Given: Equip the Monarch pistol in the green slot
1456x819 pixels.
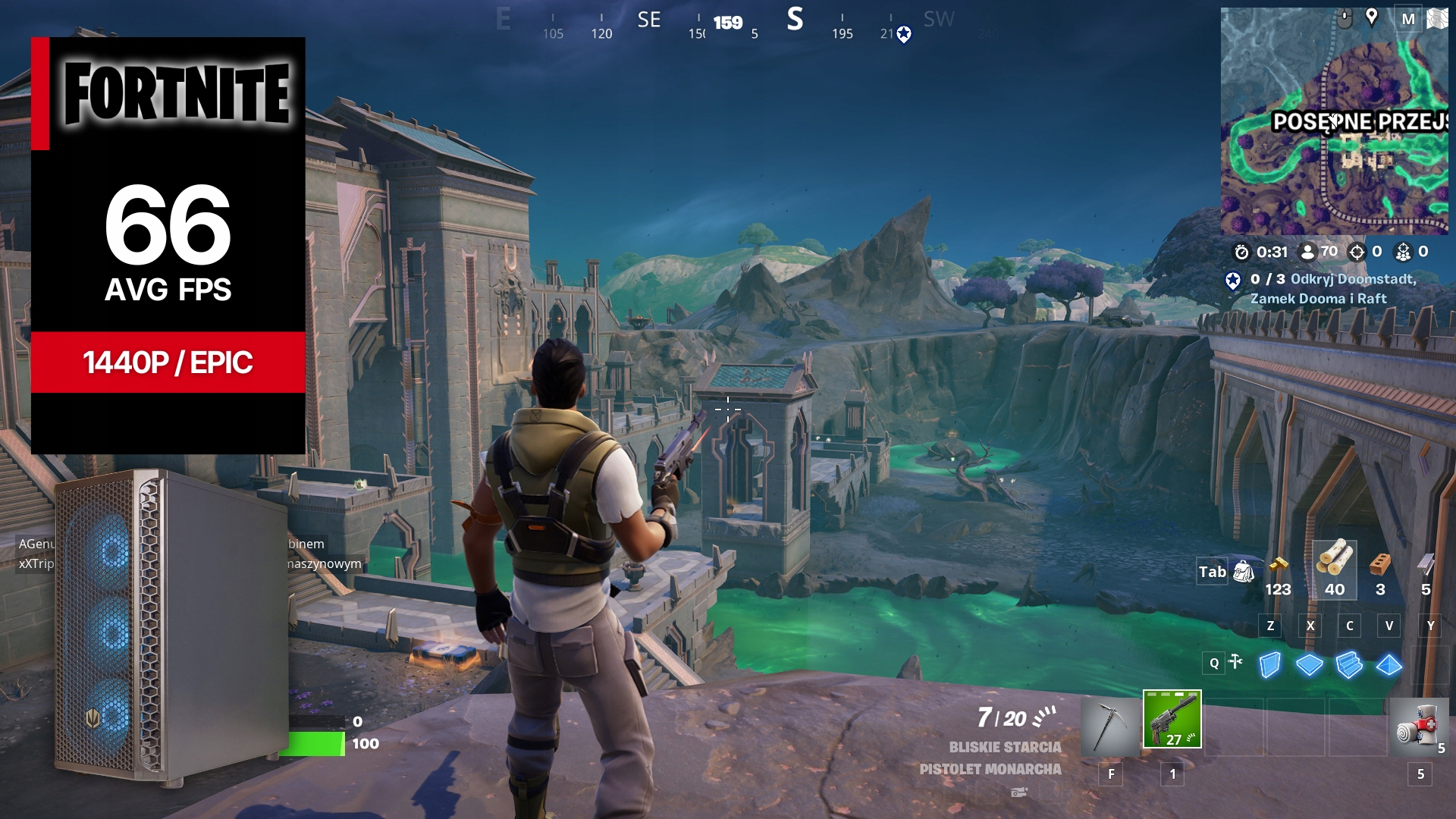Looking at the screenshot, I should [1172, 719].
